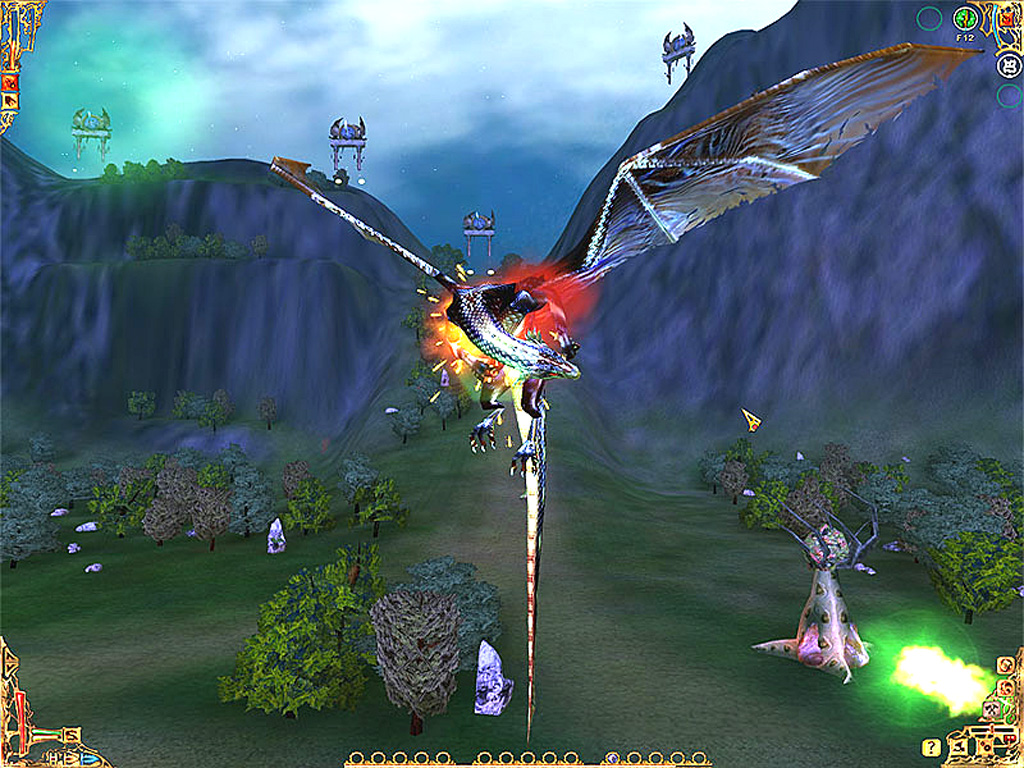Image resolution: width=1024 pixels, height=768 pixels.
Task: Activate the green F12 spell icon
Action: click(965, 18)
